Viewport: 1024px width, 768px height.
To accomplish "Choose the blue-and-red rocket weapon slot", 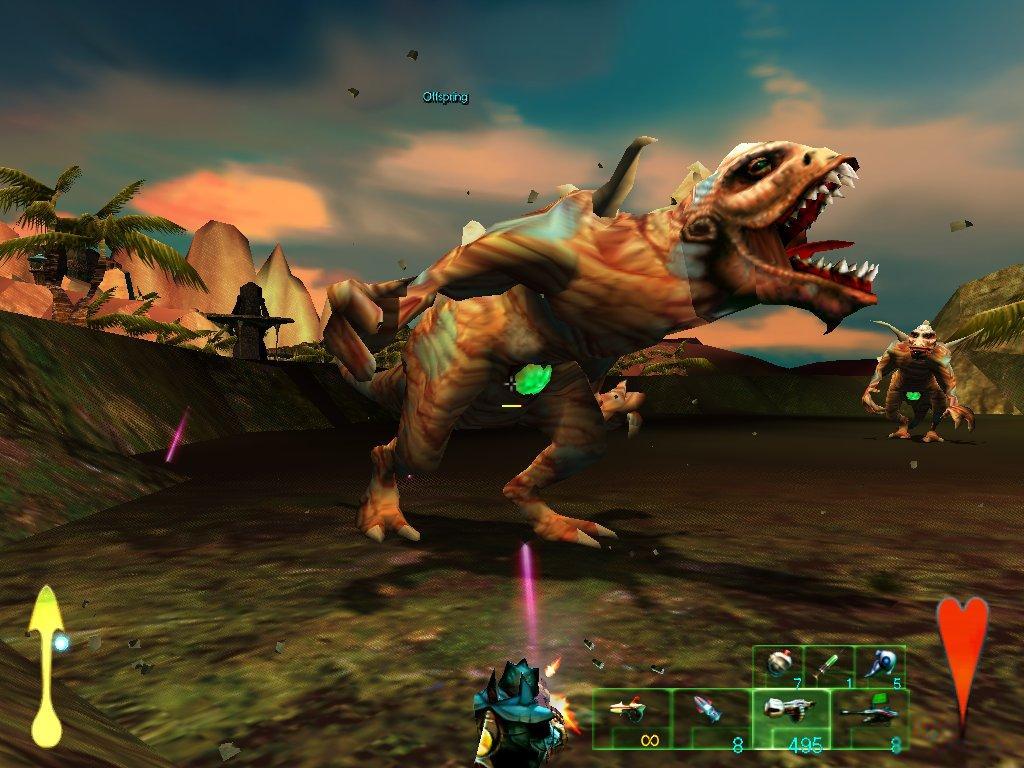I will coord(712,718).
